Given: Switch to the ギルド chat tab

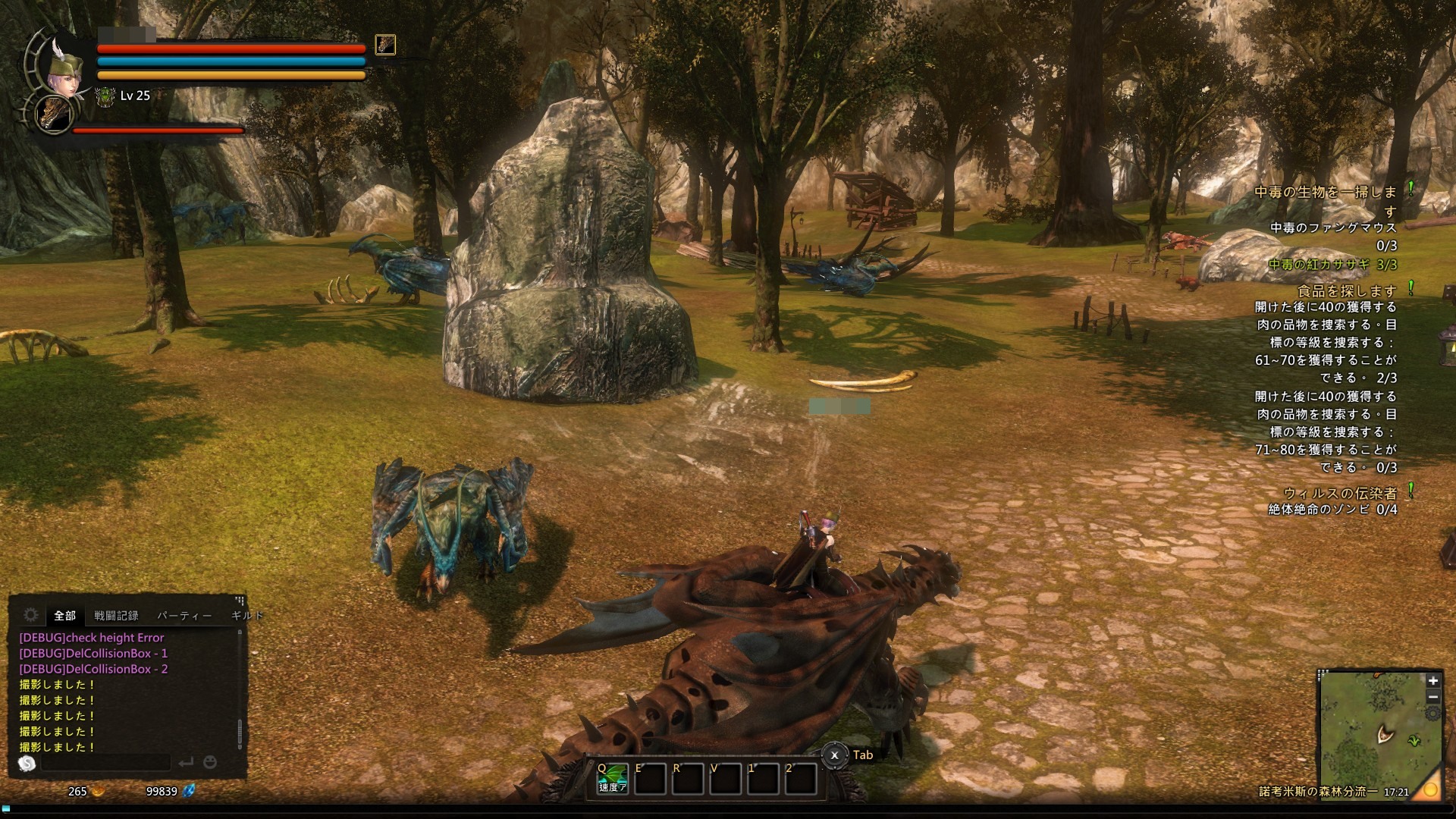Looking at the screenshot, I should [246, 616].
